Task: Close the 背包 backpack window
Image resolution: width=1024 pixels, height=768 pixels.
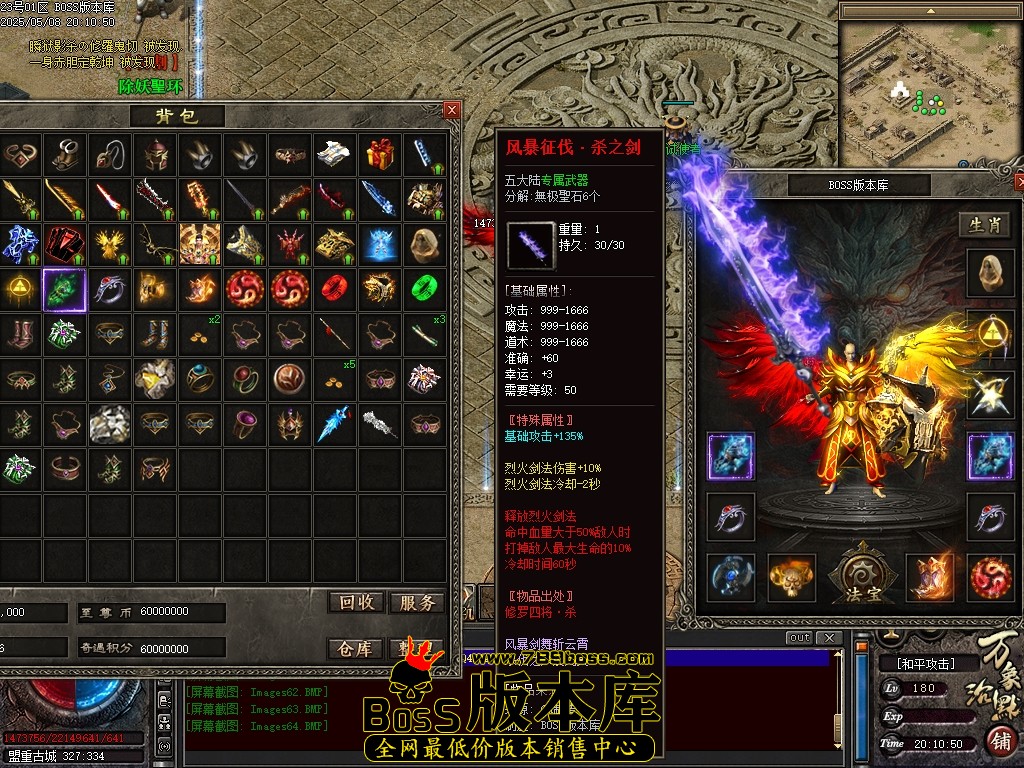Action: point(452,110)
